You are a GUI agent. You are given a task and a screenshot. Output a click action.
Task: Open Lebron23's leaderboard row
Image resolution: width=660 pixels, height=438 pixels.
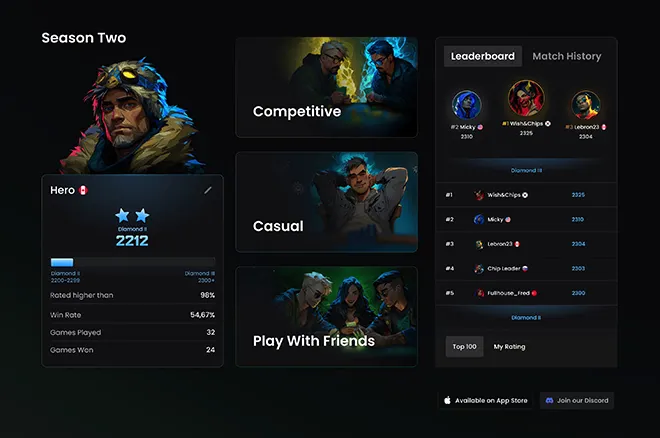coord(526,244)
